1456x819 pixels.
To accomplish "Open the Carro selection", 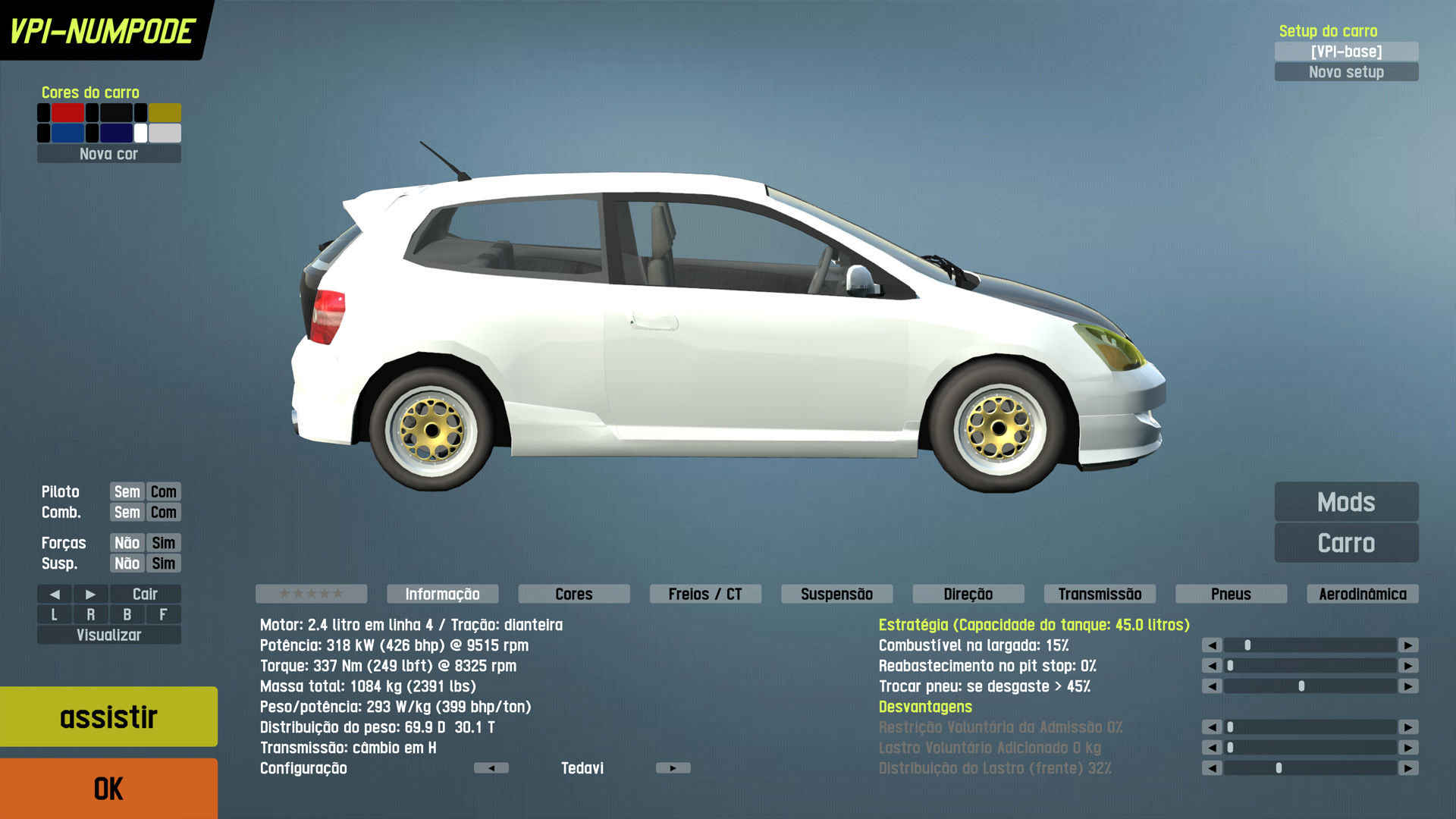I will point(1346,543).
